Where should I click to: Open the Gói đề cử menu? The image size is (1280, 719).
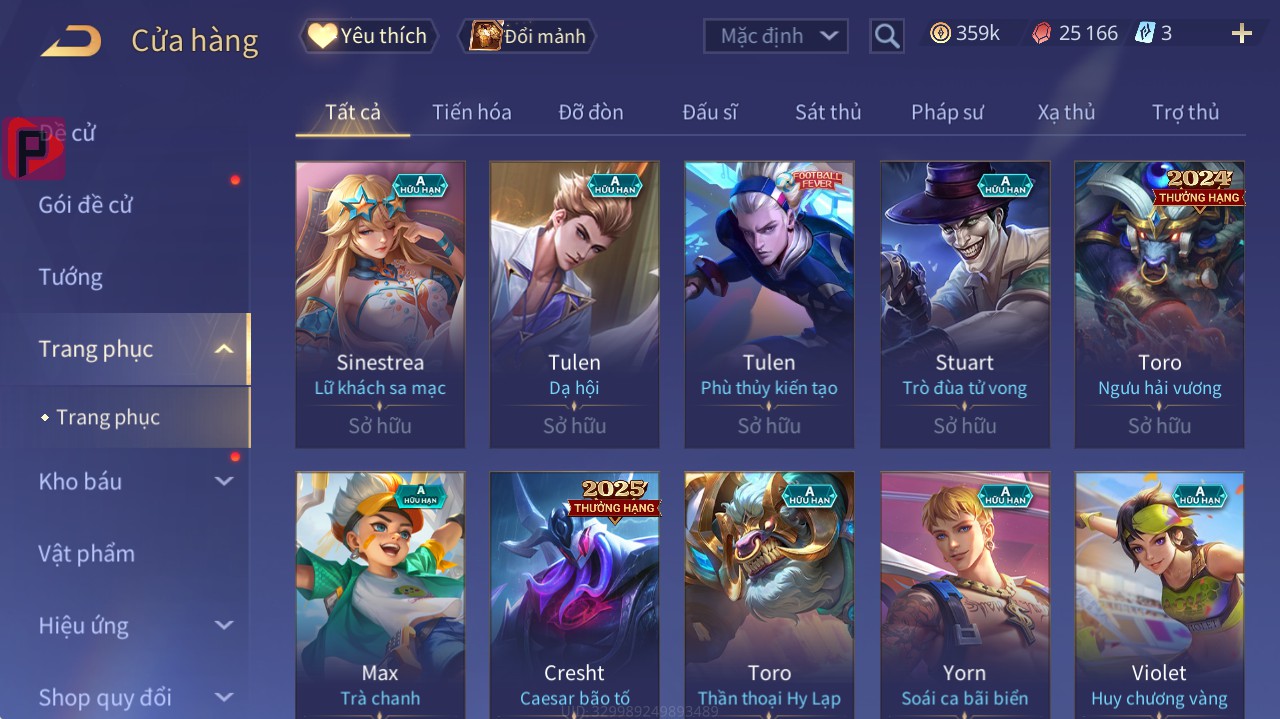(x=86, y=205)
